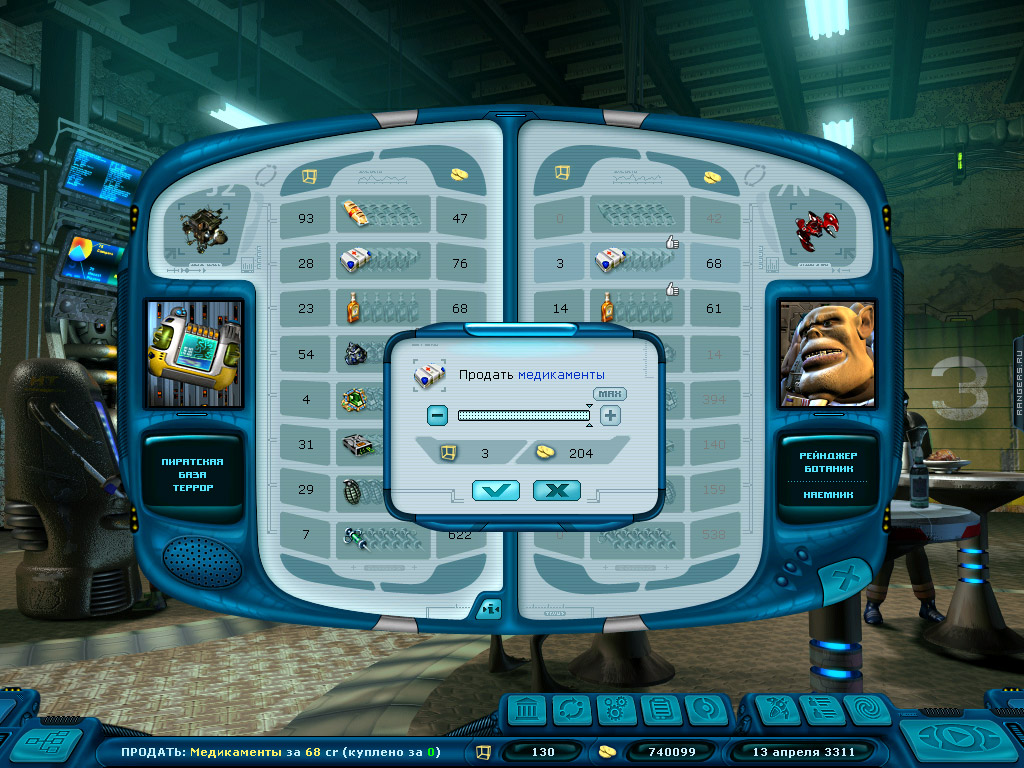Cancel the sale with the X button
Viewport: 1024px width, 768px height.
(x=557, y=490)
